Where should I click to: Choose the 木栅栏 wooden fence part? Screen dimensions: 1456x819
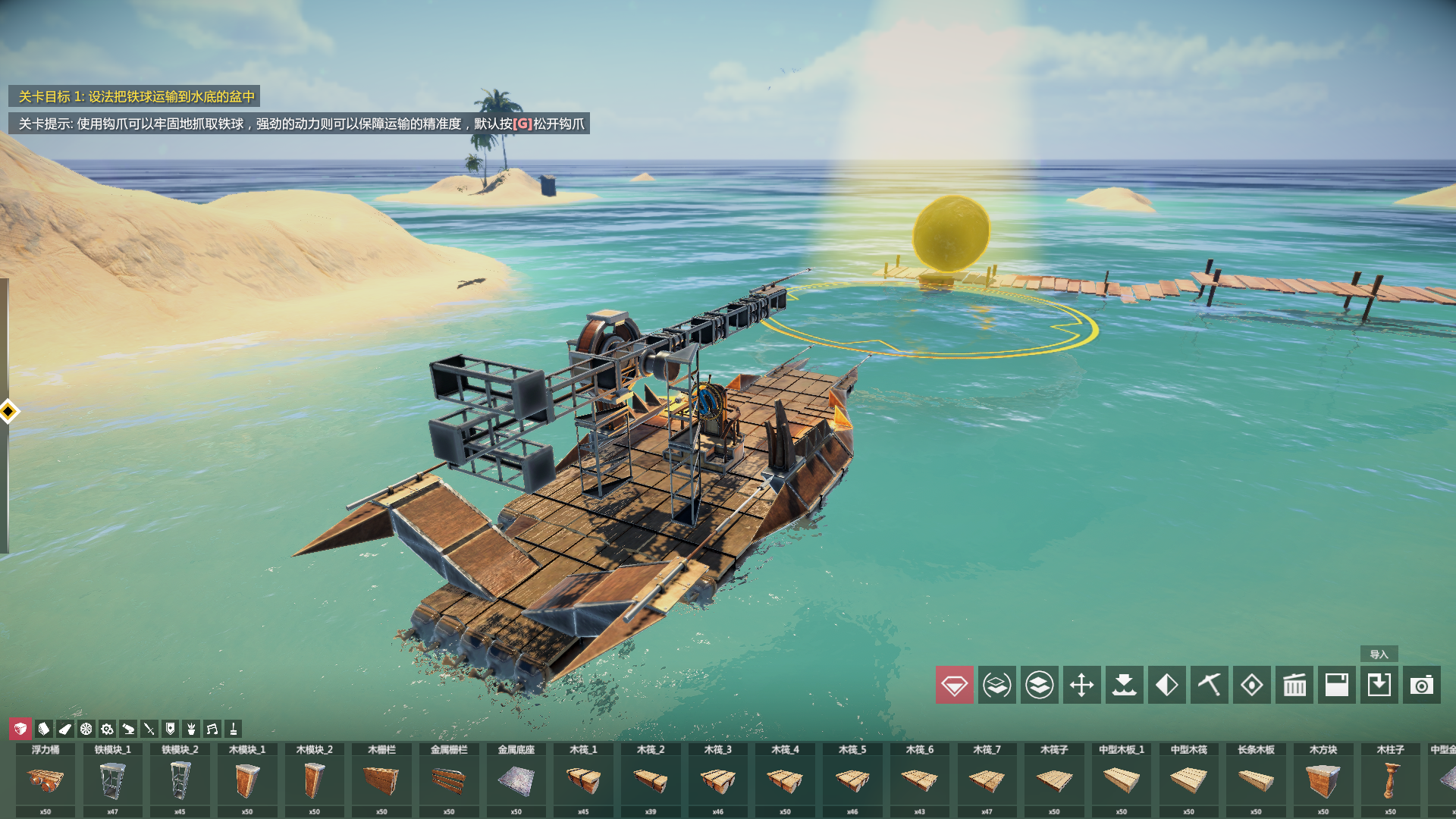point(381,780)
